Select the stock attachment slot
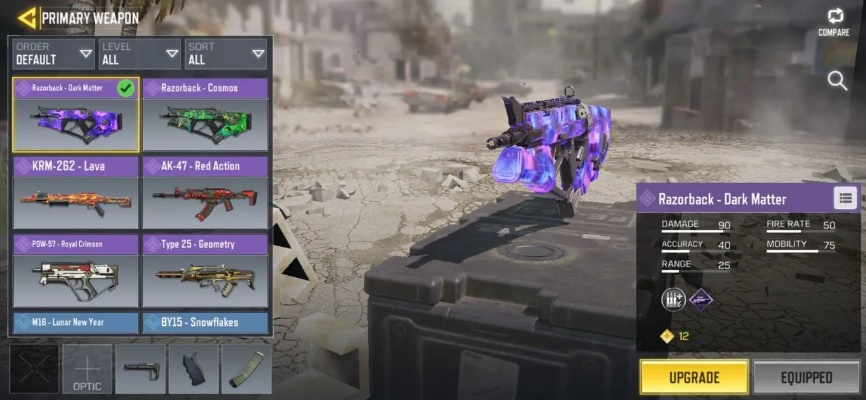 (140, 370)
